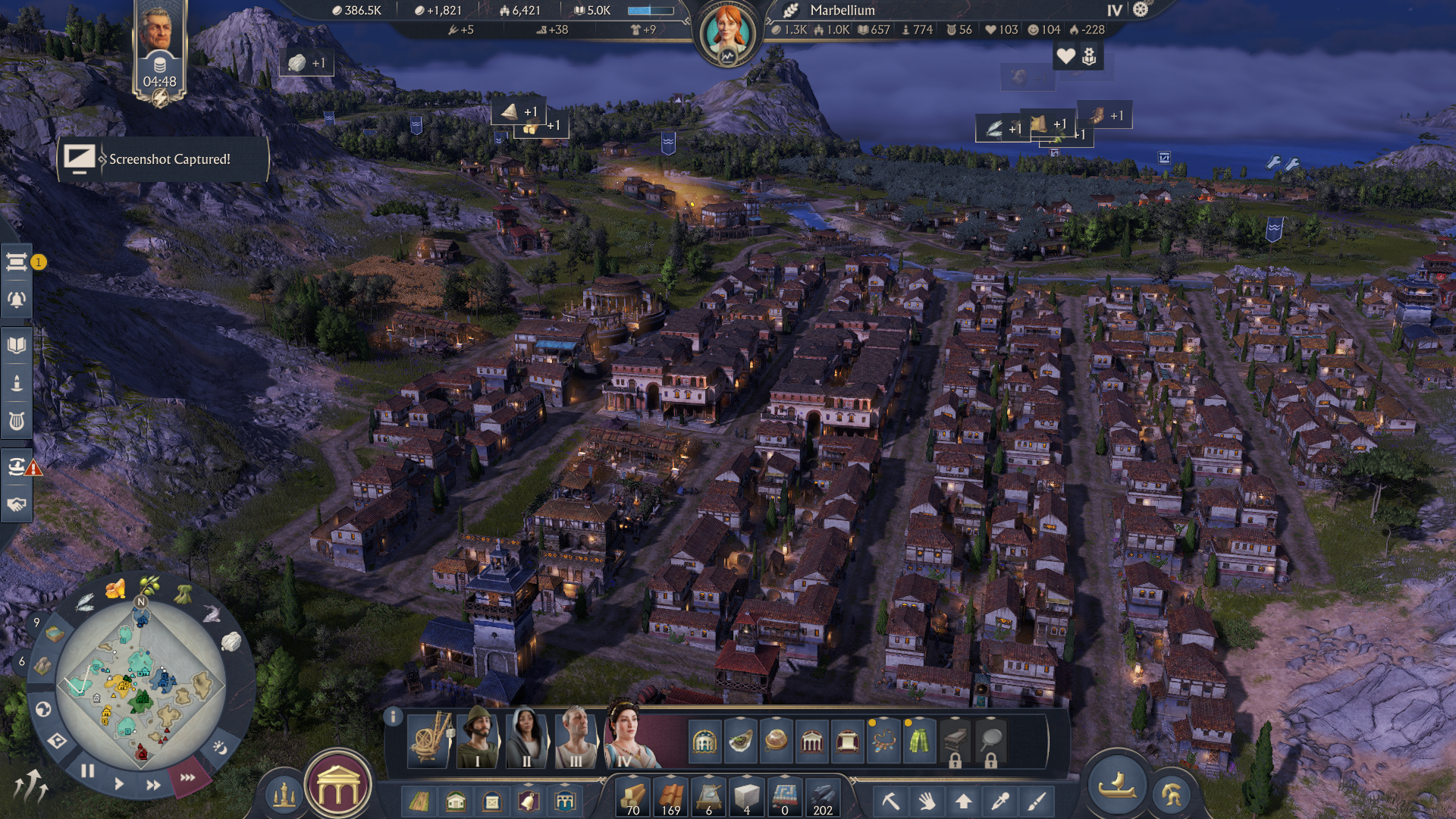Open the military helmet menu

(1172, 795)
